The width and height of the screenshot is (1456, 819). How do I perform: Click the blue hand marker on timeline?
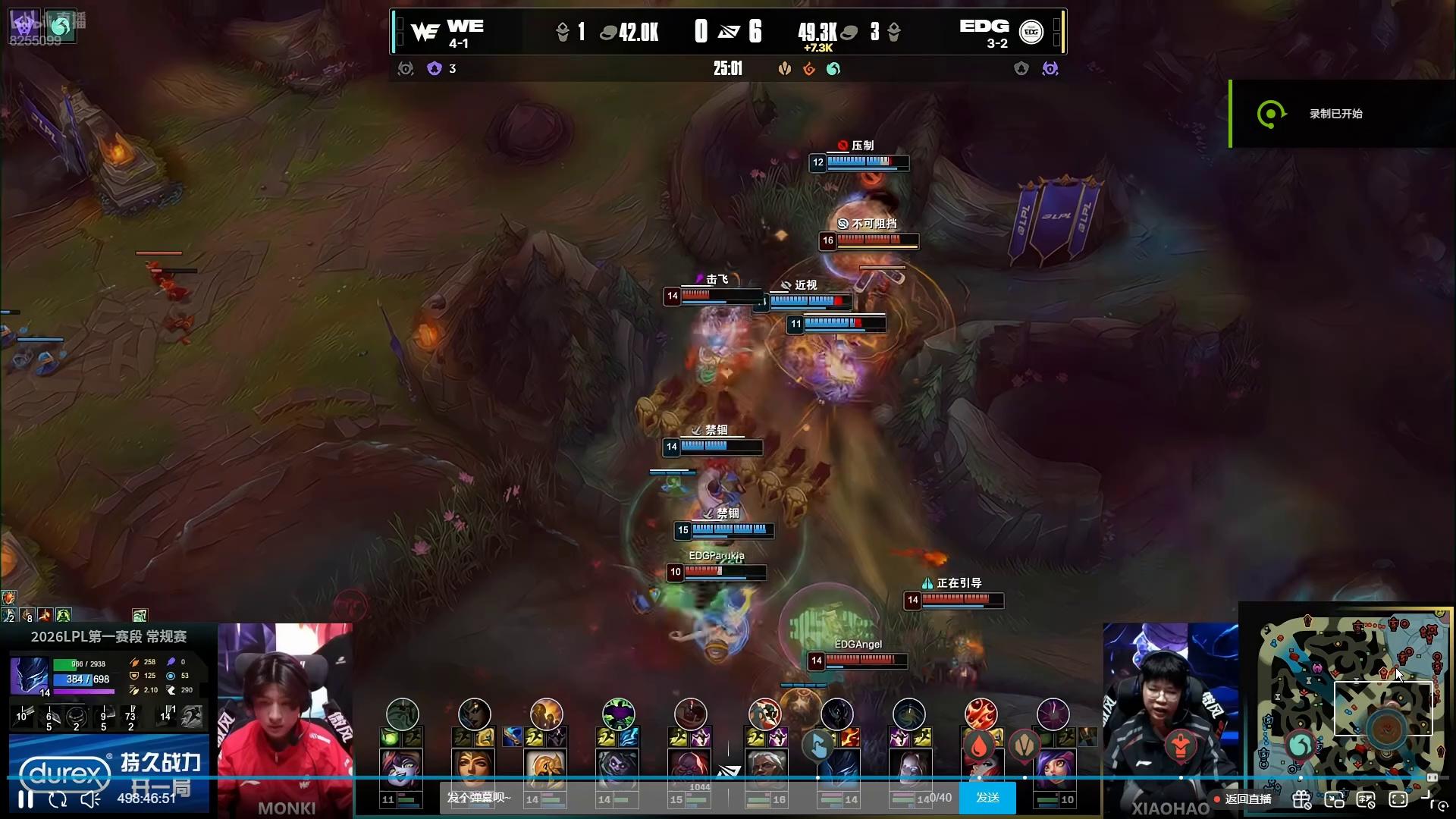[818, 747]
